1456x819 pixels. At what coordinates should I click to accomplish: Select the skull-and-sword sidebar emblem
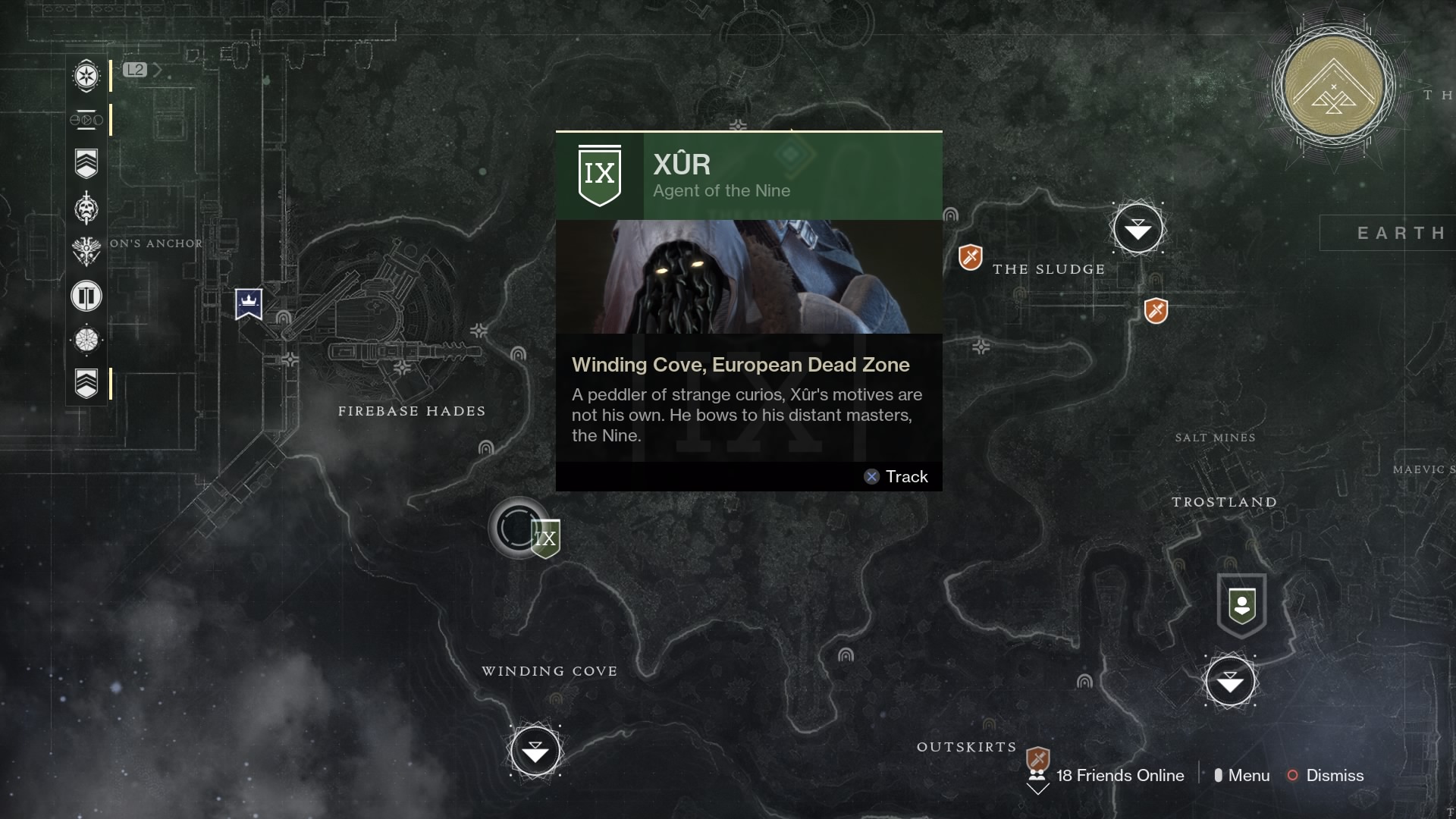(86, 207)
